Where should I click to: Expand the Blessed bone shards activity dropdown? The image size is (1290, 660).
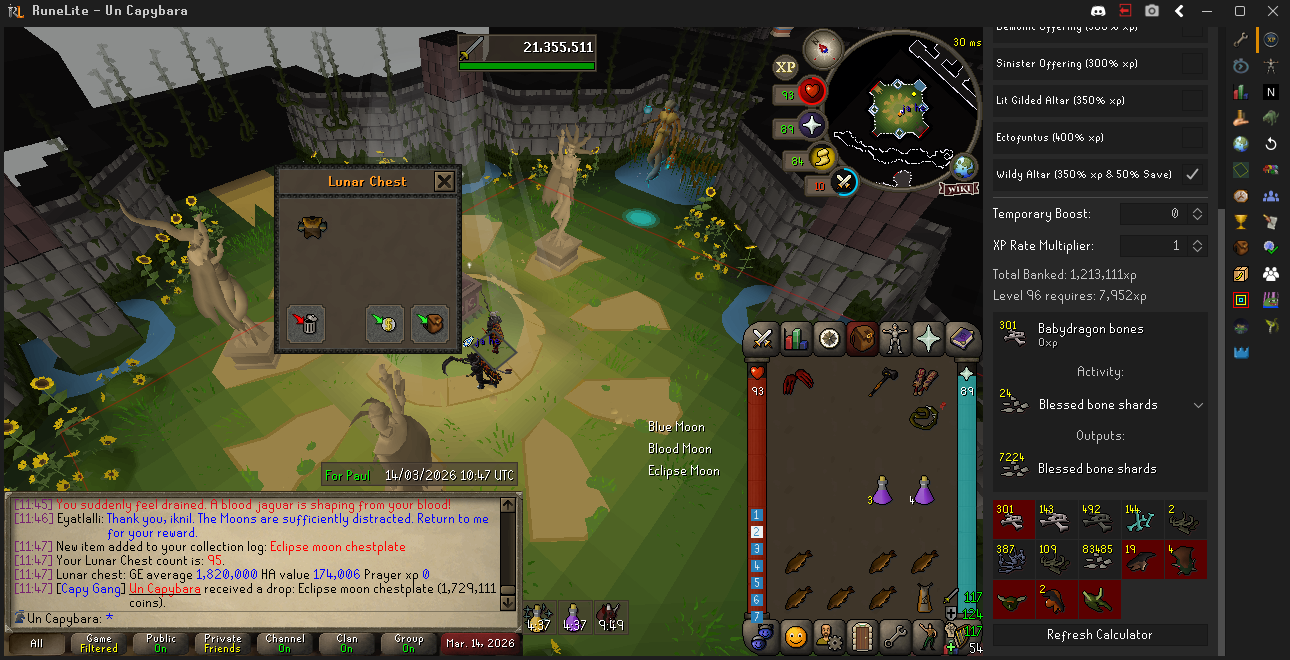[x=1198, y=405]
